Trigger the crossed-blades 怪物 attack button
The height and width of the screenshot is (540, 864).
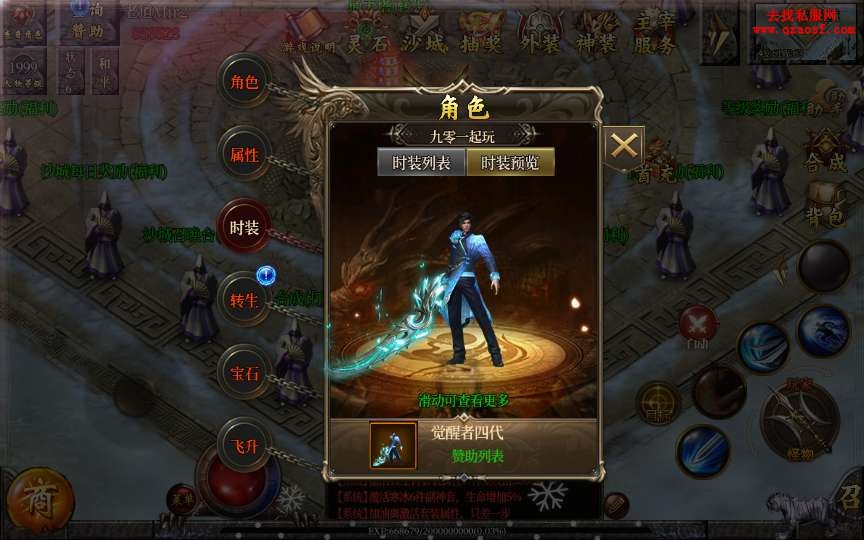(800, 419)
